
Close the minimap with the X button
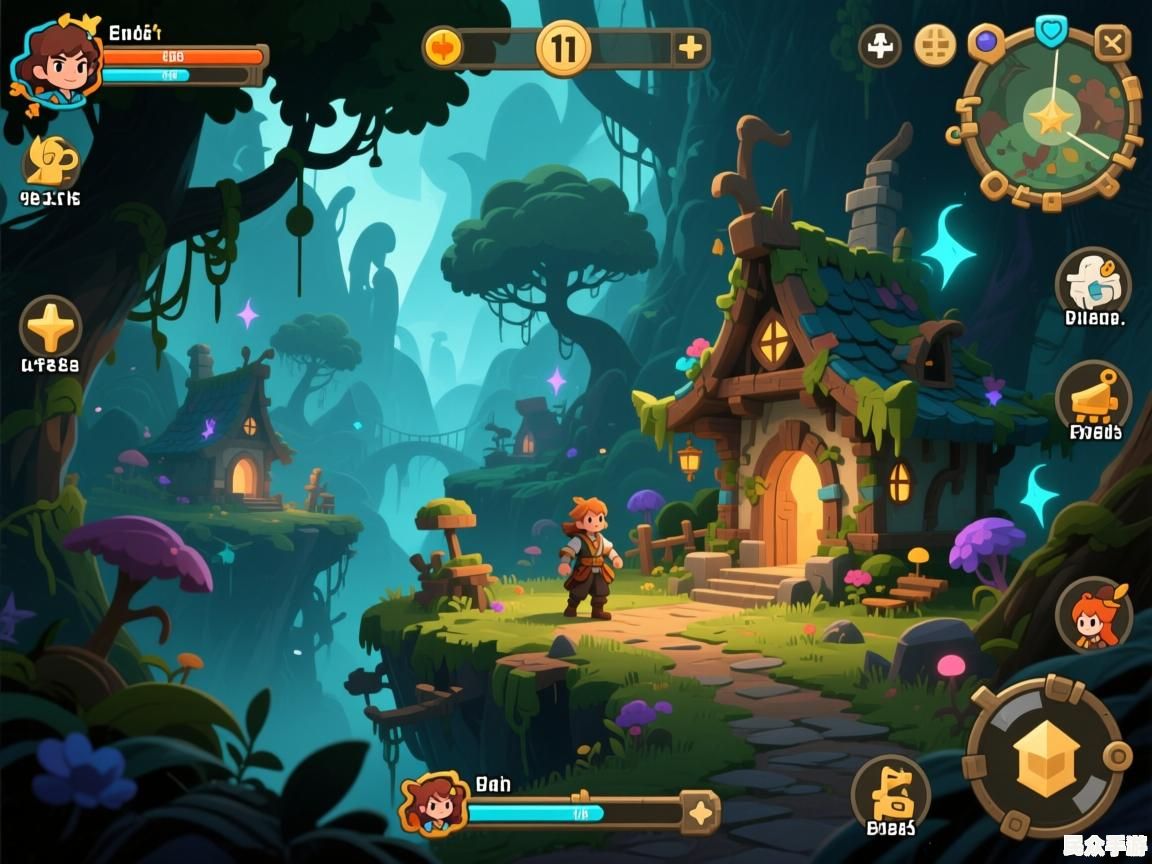point(1112,43)
